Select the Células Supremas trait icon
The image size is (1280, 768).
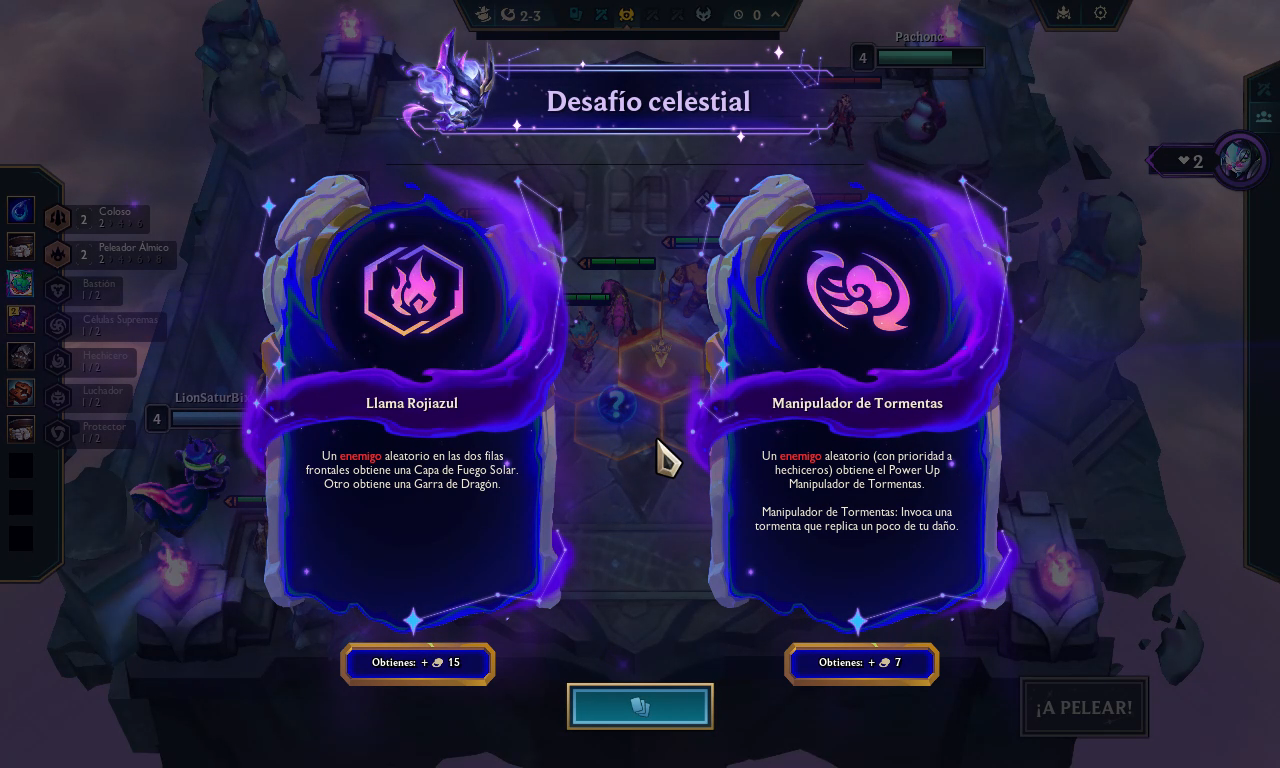coord(57,324)
